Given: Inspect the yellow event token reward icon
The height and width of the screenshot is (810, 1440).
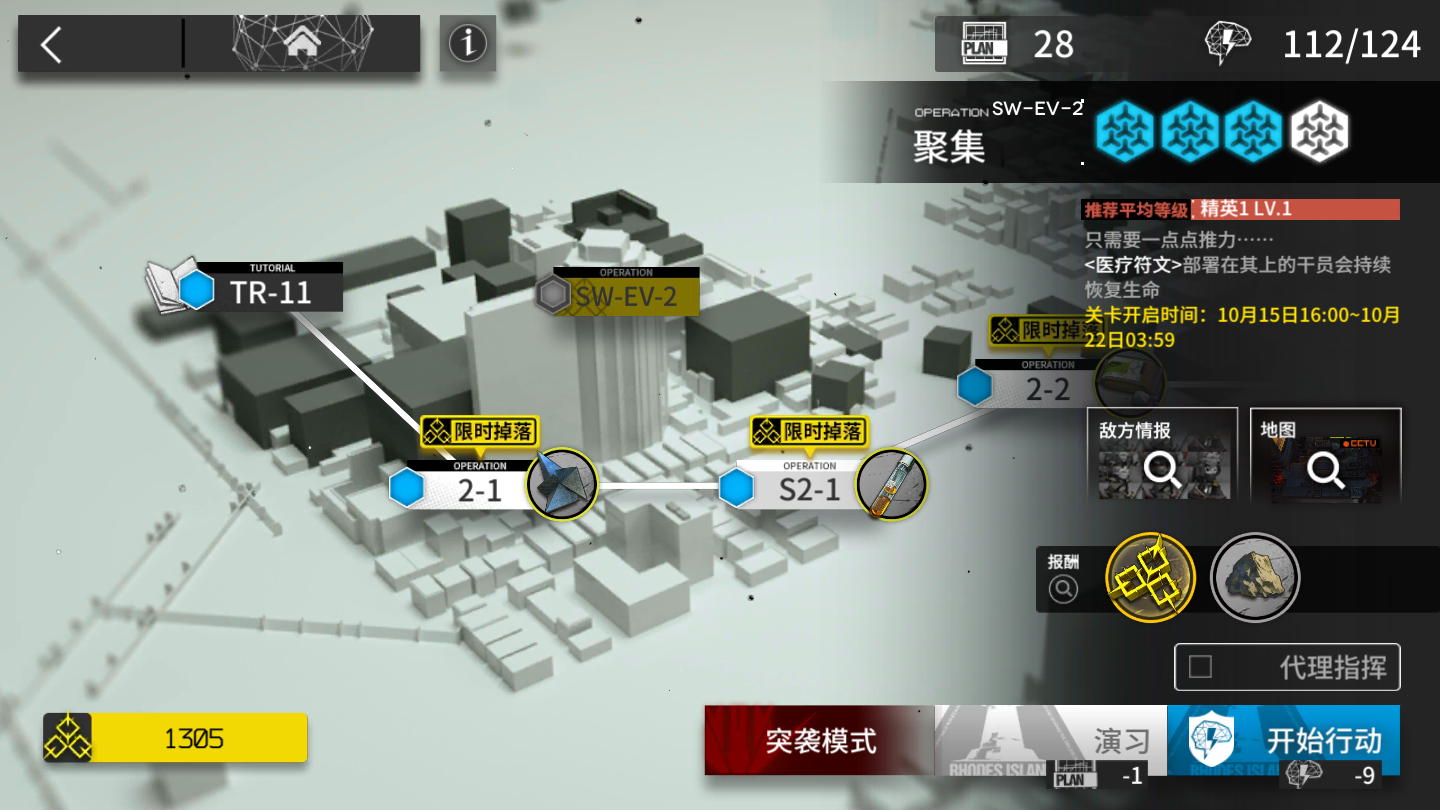Looking at the screenshot, I should pyautogui.click(x=1148, y=578).
